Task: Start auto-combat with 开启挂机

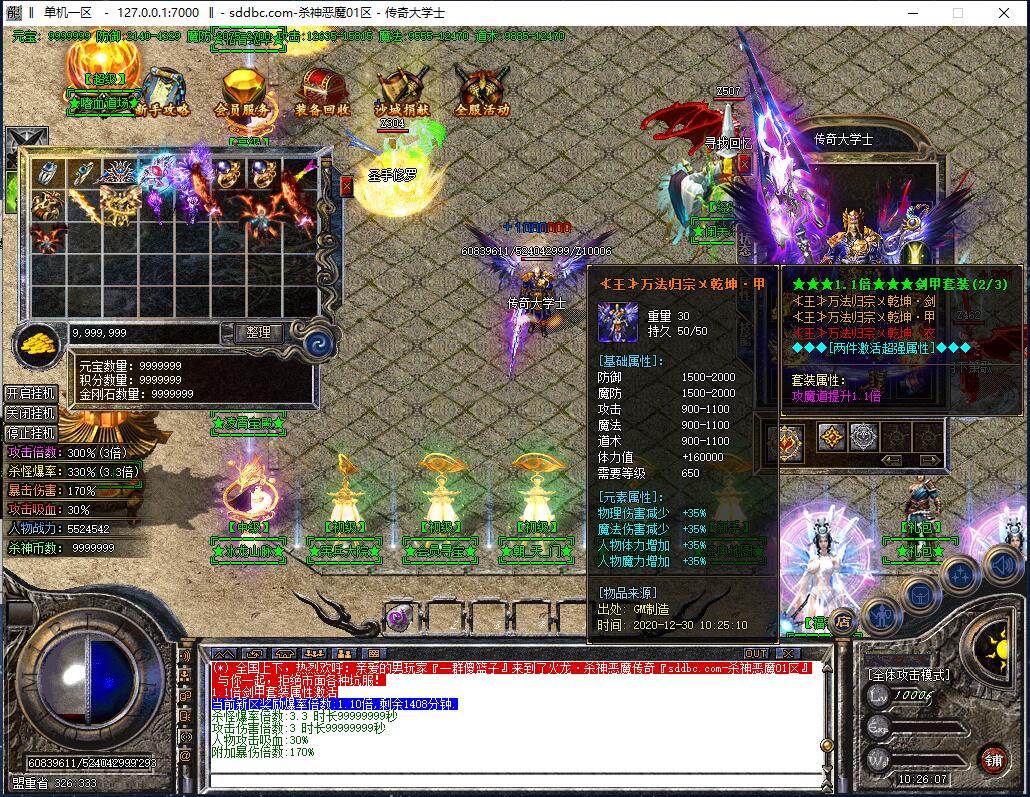Action: [x=31, y=393]
